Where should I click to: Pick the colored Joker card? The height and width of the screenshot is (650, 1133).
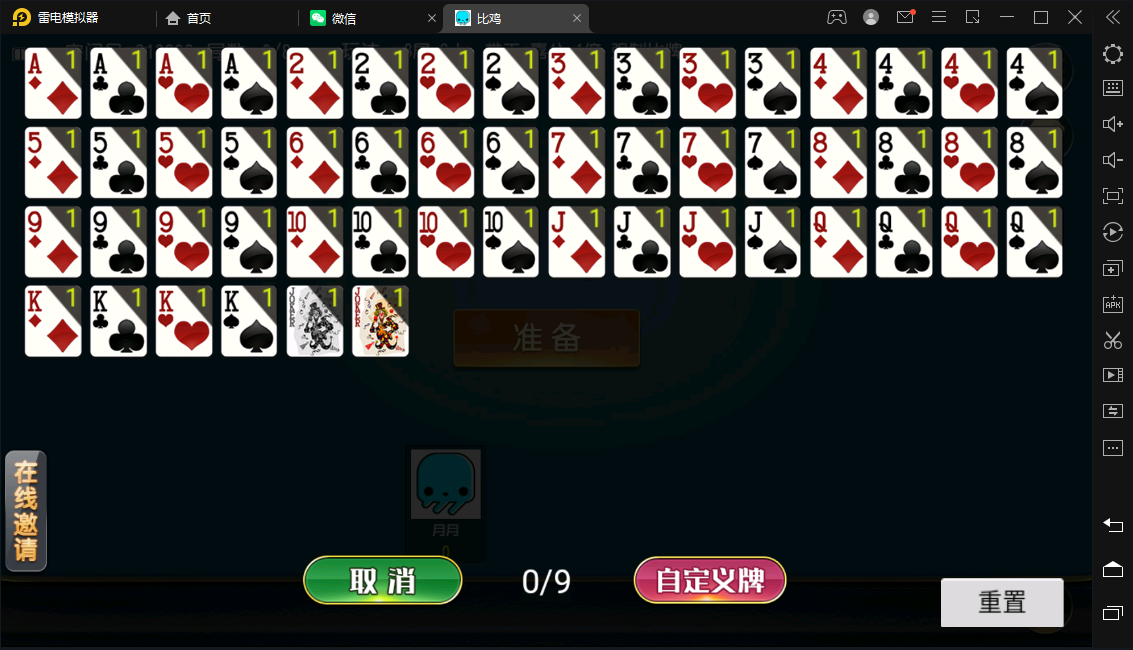[380, 321]
